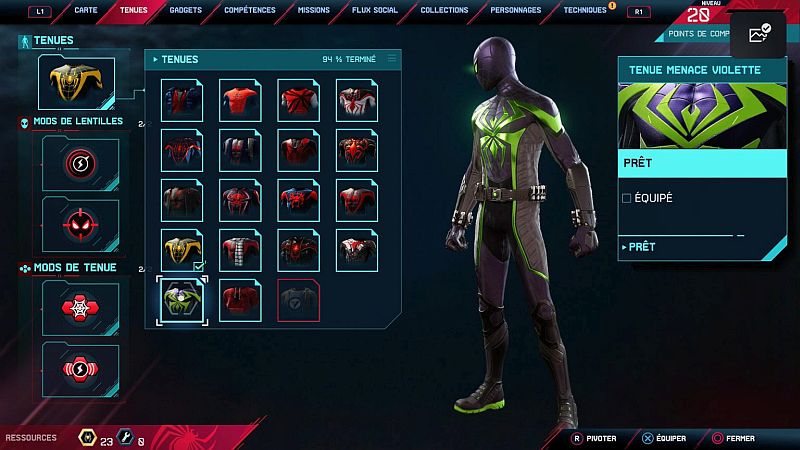Screen dimensions: 800x450
Task: Switch to the Collections tab
Action: (x=444, y=10)
